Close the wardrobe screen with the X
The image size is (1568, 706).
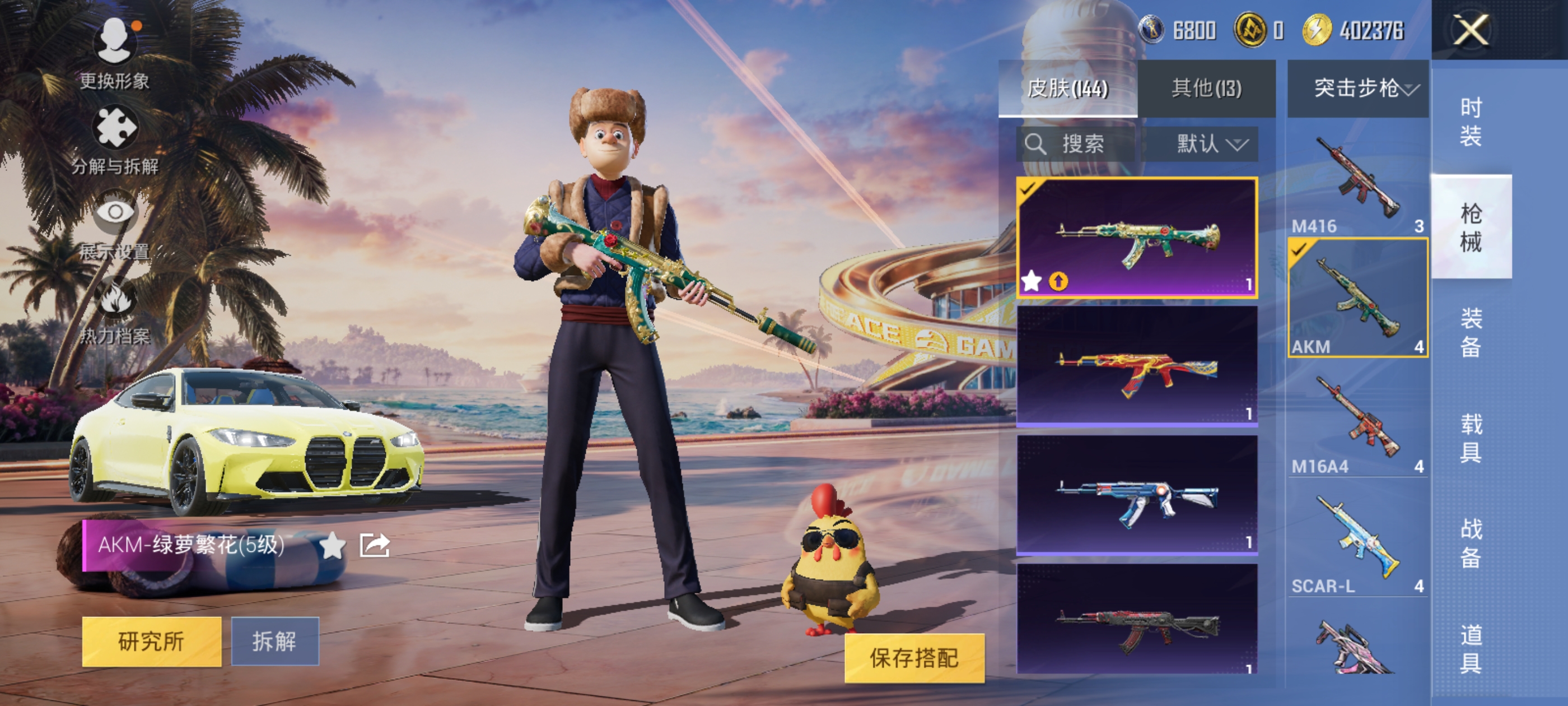pos(1471,30)
